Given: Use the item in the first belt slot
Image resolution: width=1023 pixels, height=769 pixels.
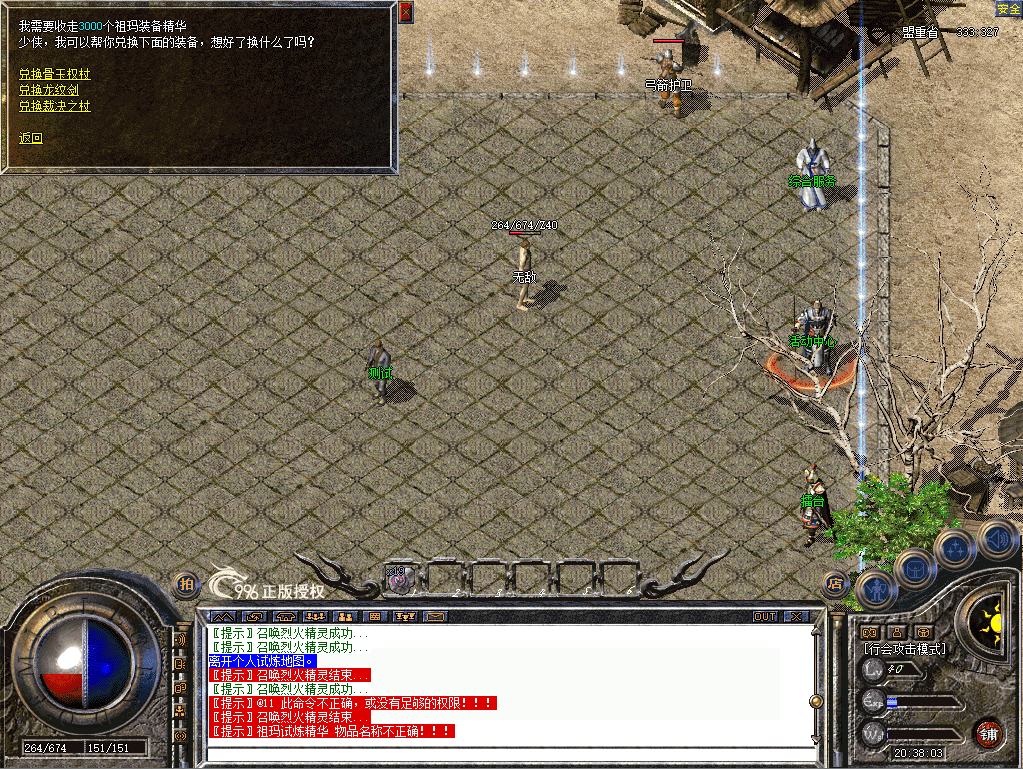Looking at the screenshot, I should point(399,579).
